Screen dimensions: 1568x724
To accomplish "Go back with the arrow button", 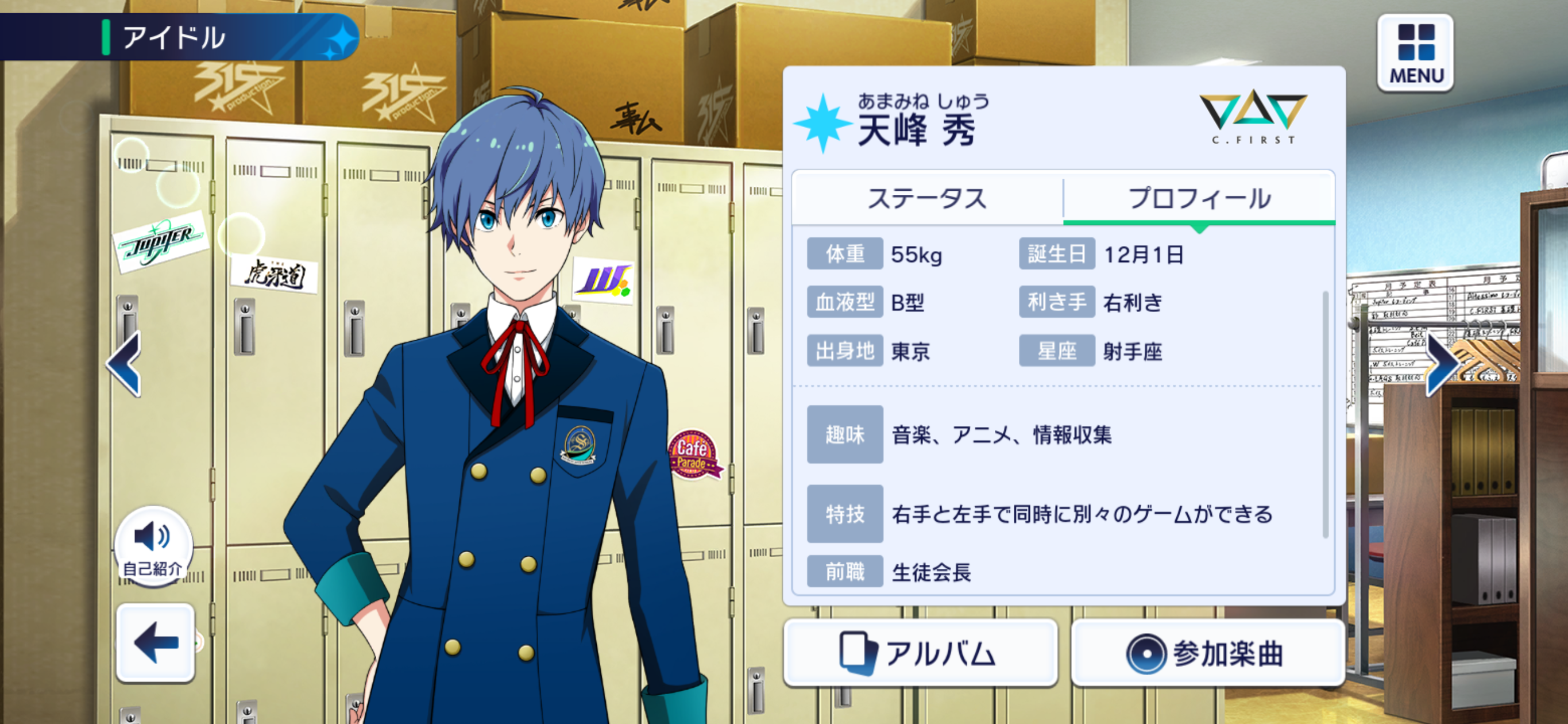I will (156, 642).
